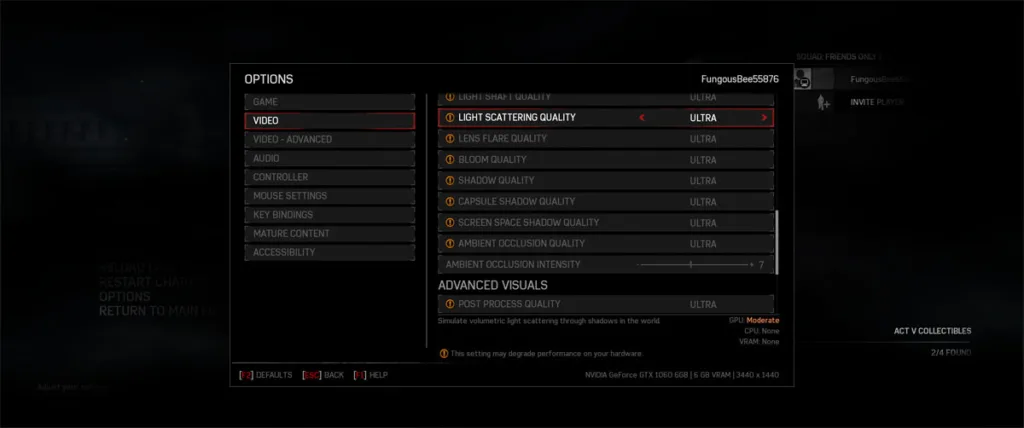Click right arrow on Light Scattering Quality
1024x428 pixels.
[x=765, y=118]
